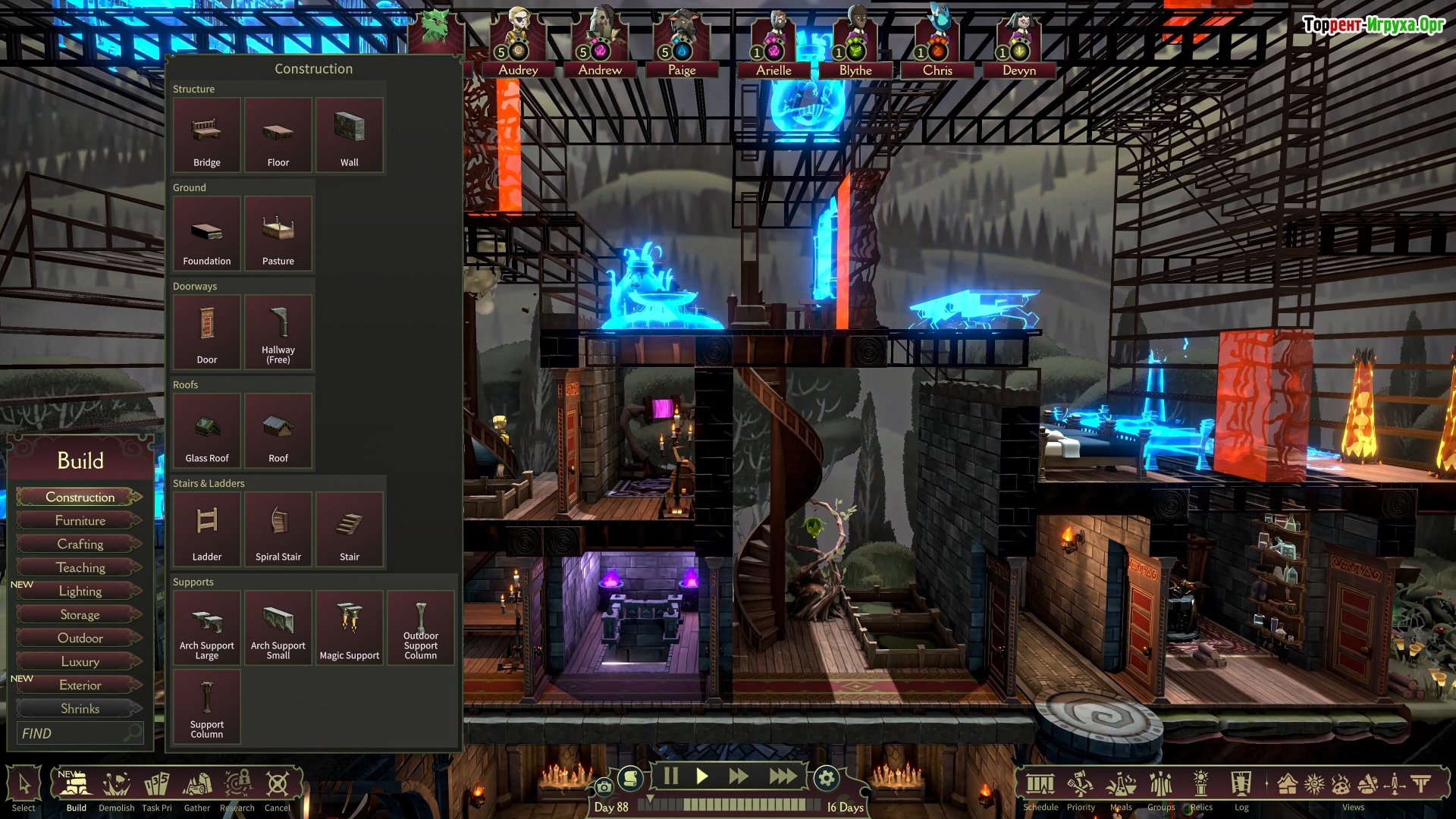Choose the Glass Roof tile
1456x819 pixels.
point(206,431)
